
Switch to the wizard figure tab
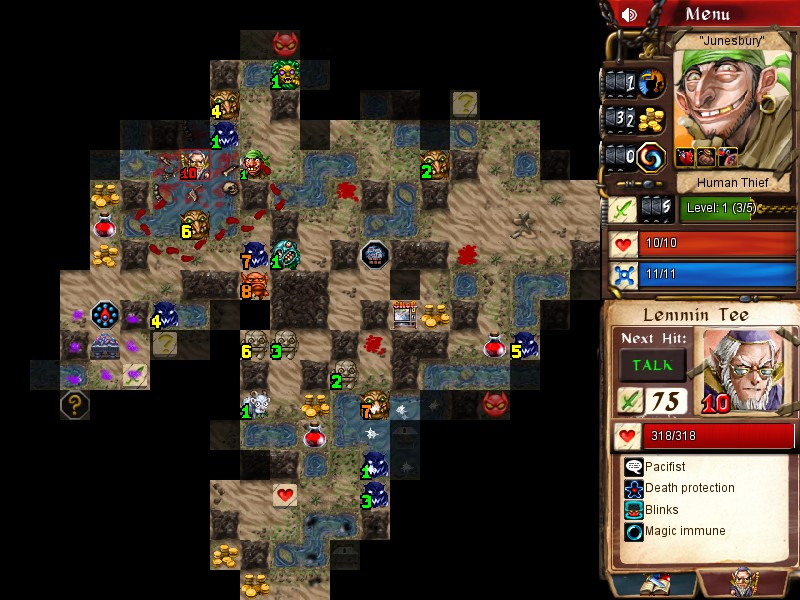pos(744,583)
